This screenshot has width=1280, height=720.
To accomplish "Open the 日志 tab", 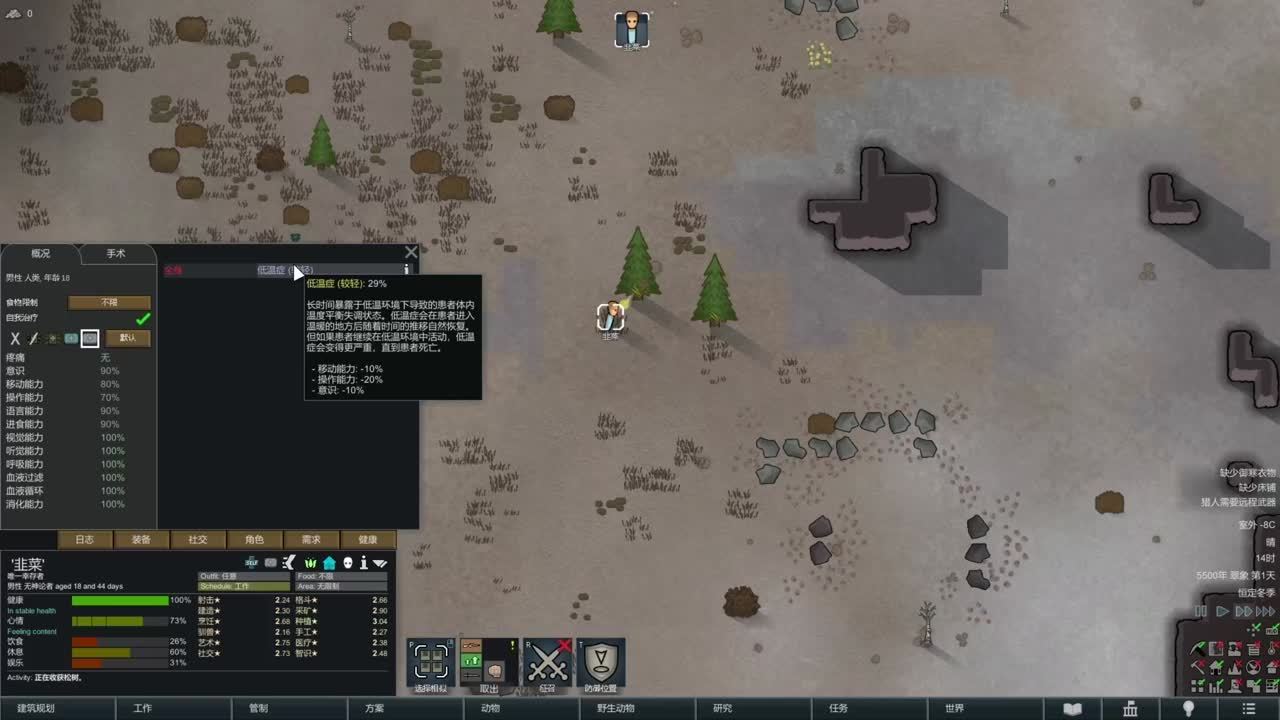I will (84, 539).
